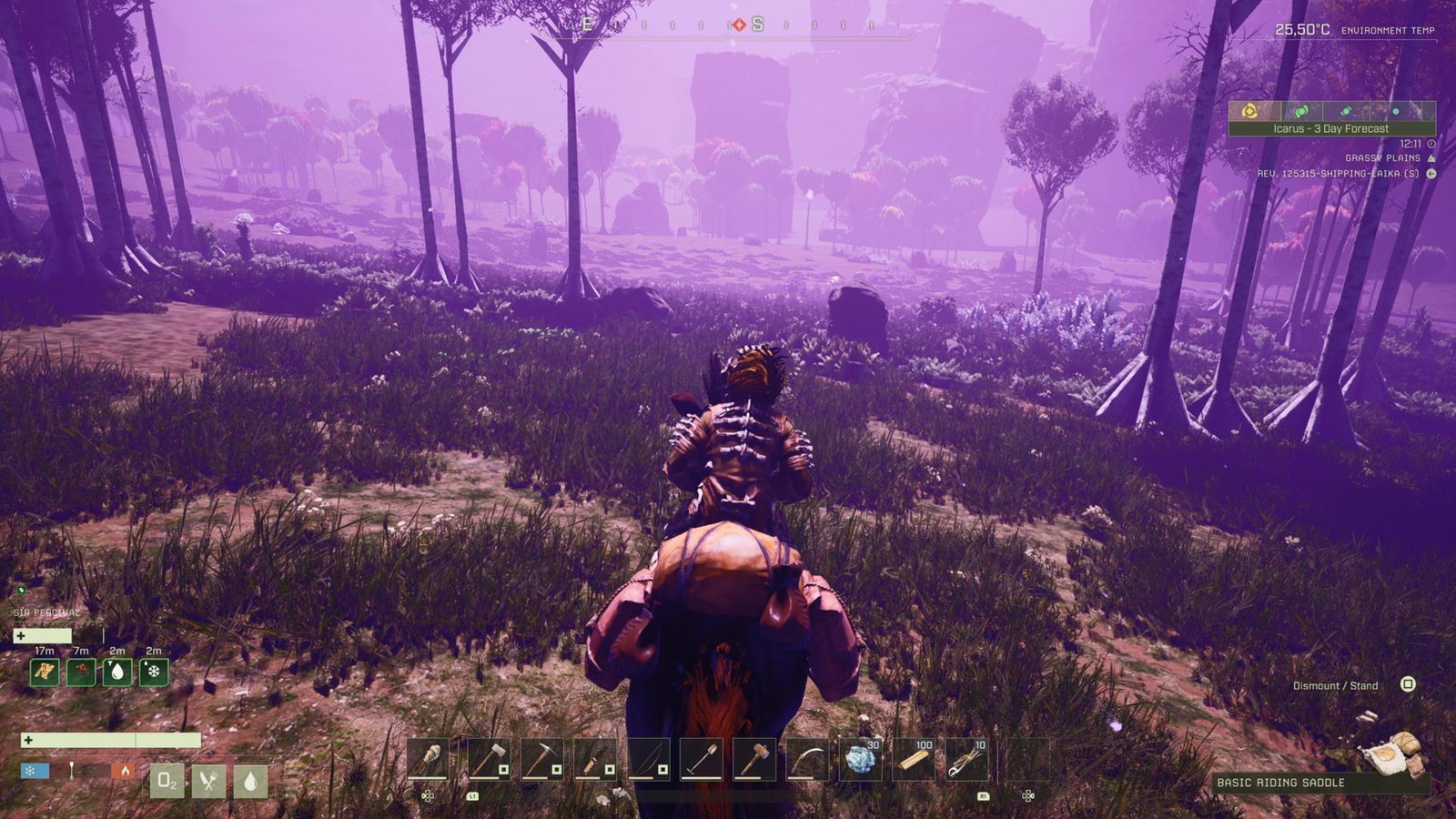The image size is (1456, 819).
Task: Click the 17m map buff icon
Action: pos(45,672)
